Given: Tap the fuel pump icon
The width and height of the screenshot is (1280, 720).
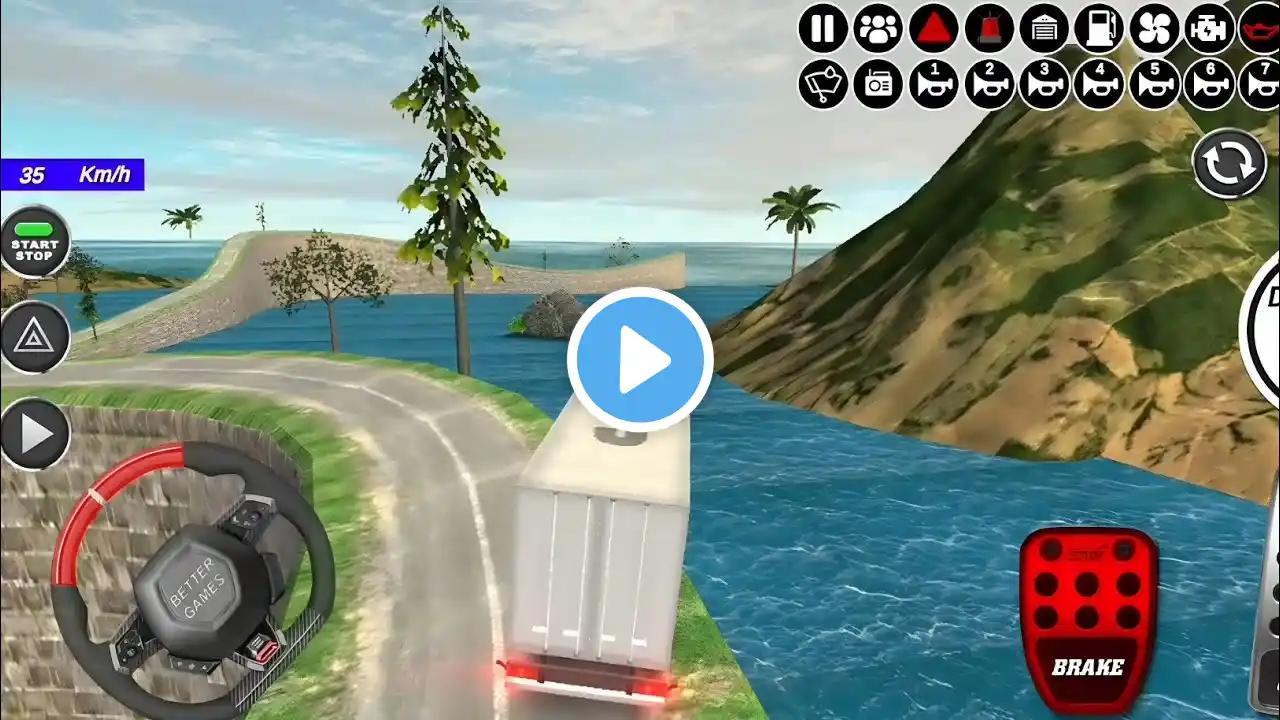Looking at the screenshot, I should 1099,29.
